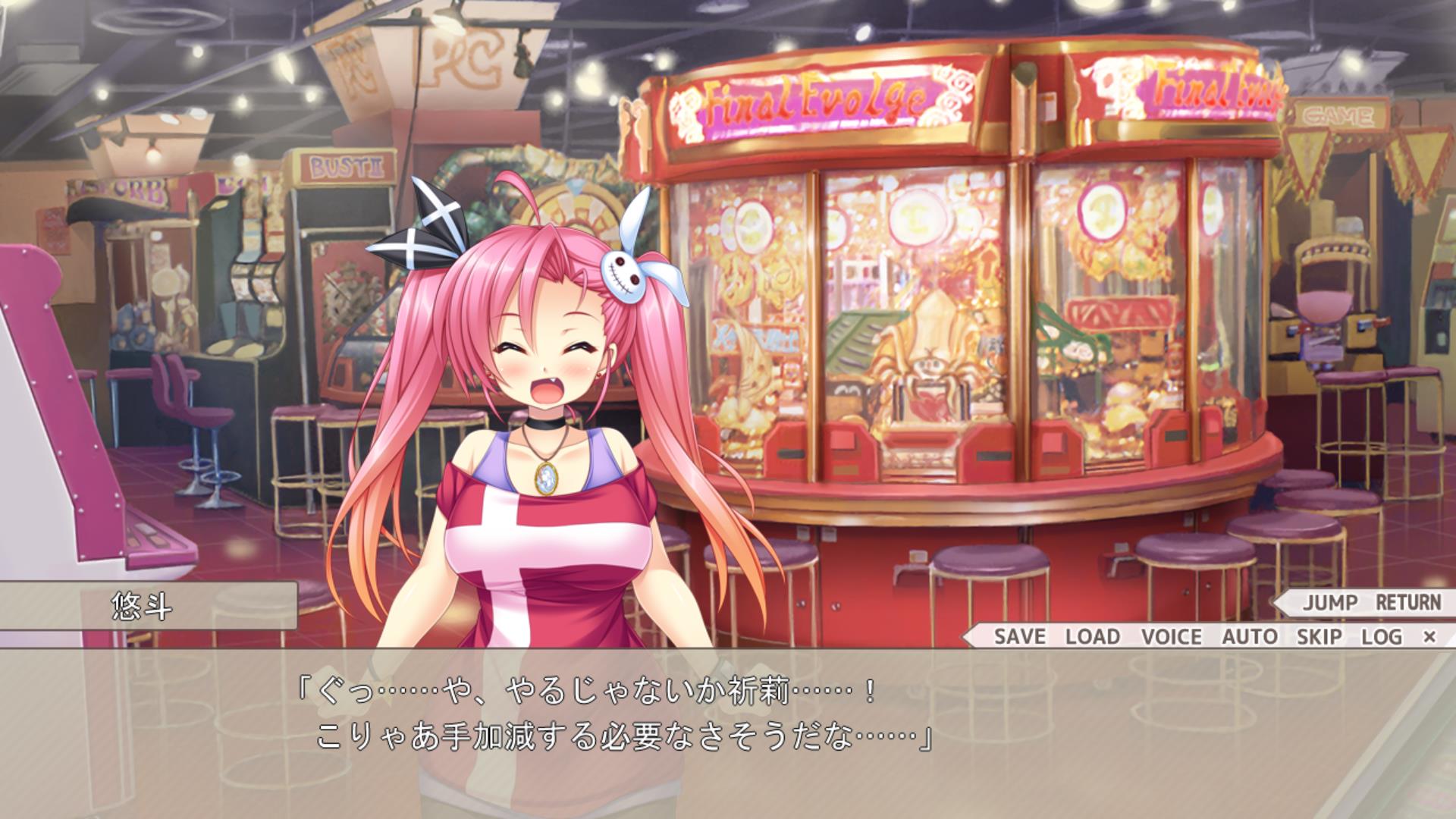This screenshot has height=819, width=1456.
Task: Activate SKIP mode
Action: 1319,636
